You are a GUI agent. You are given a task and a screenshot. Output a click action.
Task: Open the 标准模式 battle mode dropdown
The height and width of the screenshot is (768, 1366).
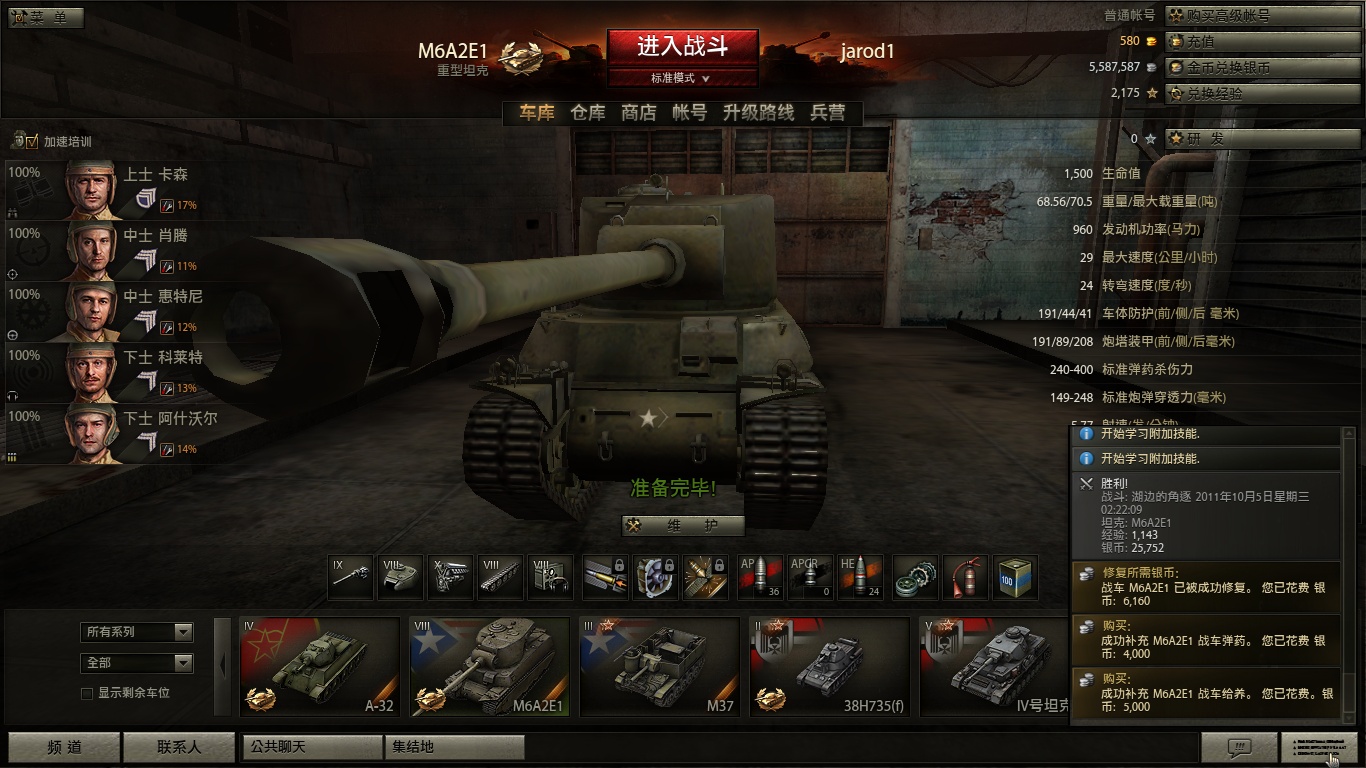682,78
